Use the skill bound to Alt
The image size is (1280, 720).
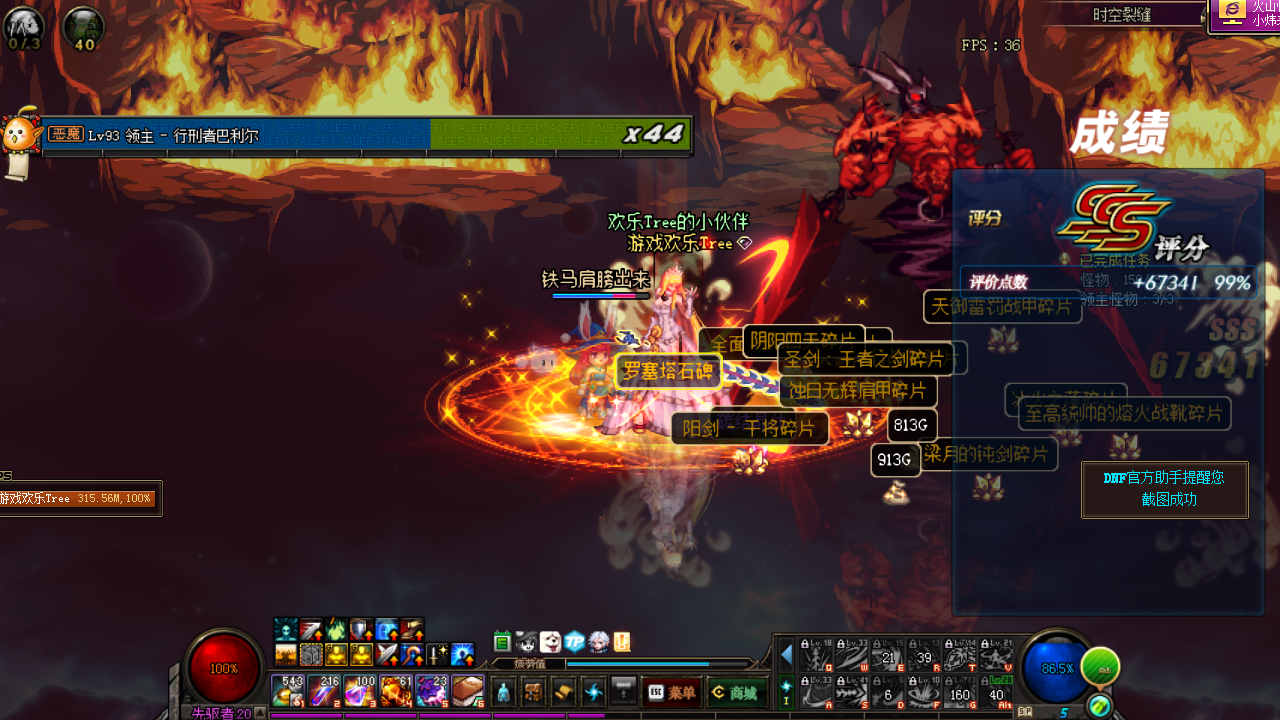coord(996,691)
